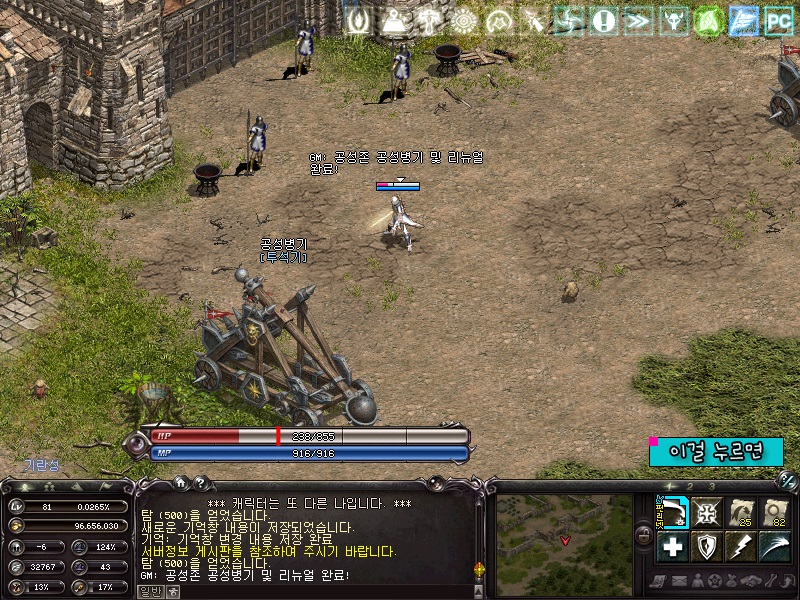Use the scroll with count 25

pyautogui.click(x=742, y=512)
